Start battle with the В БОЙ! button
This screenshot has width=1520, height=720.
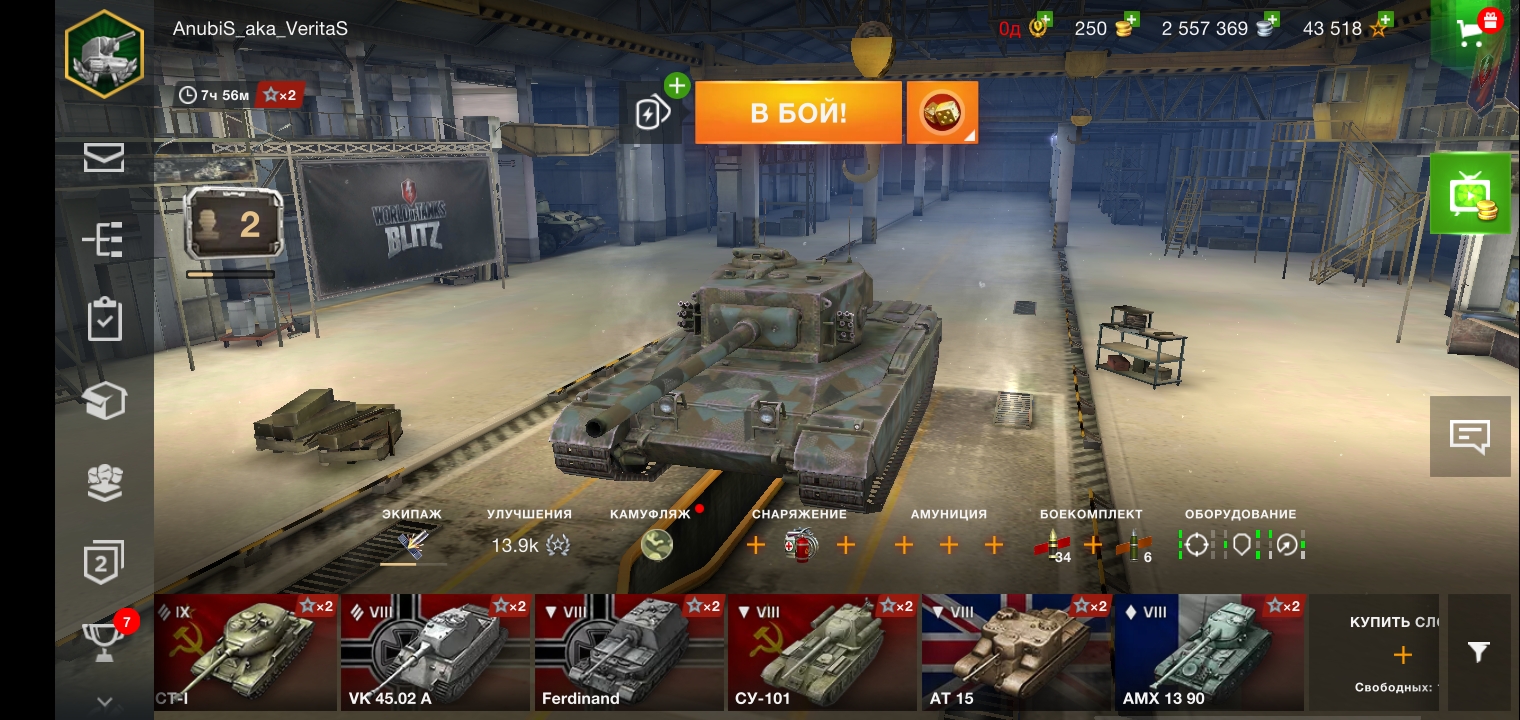(798, 112)
